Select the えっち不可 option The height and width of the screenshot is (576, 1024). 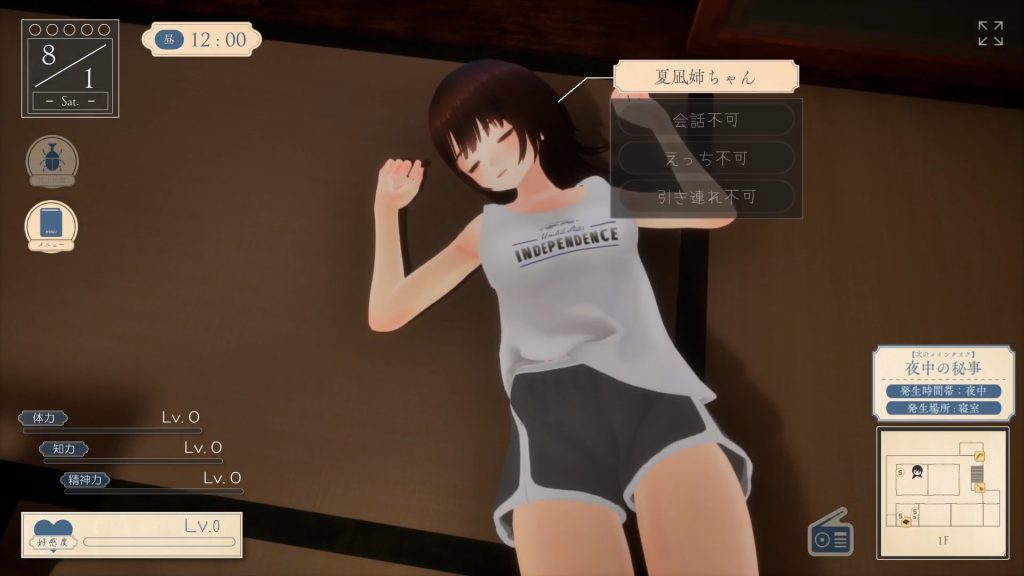coord(706,158)
